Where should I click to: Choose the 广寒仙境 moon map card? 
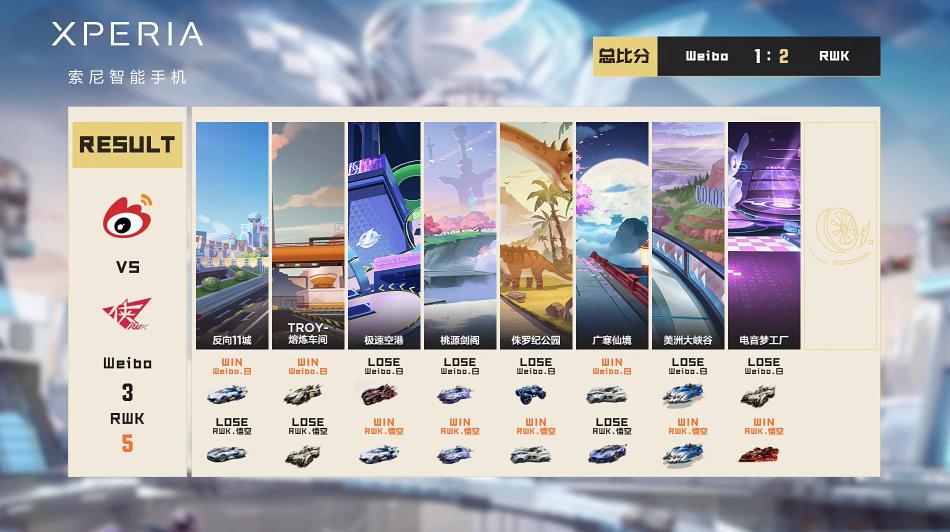612,235
